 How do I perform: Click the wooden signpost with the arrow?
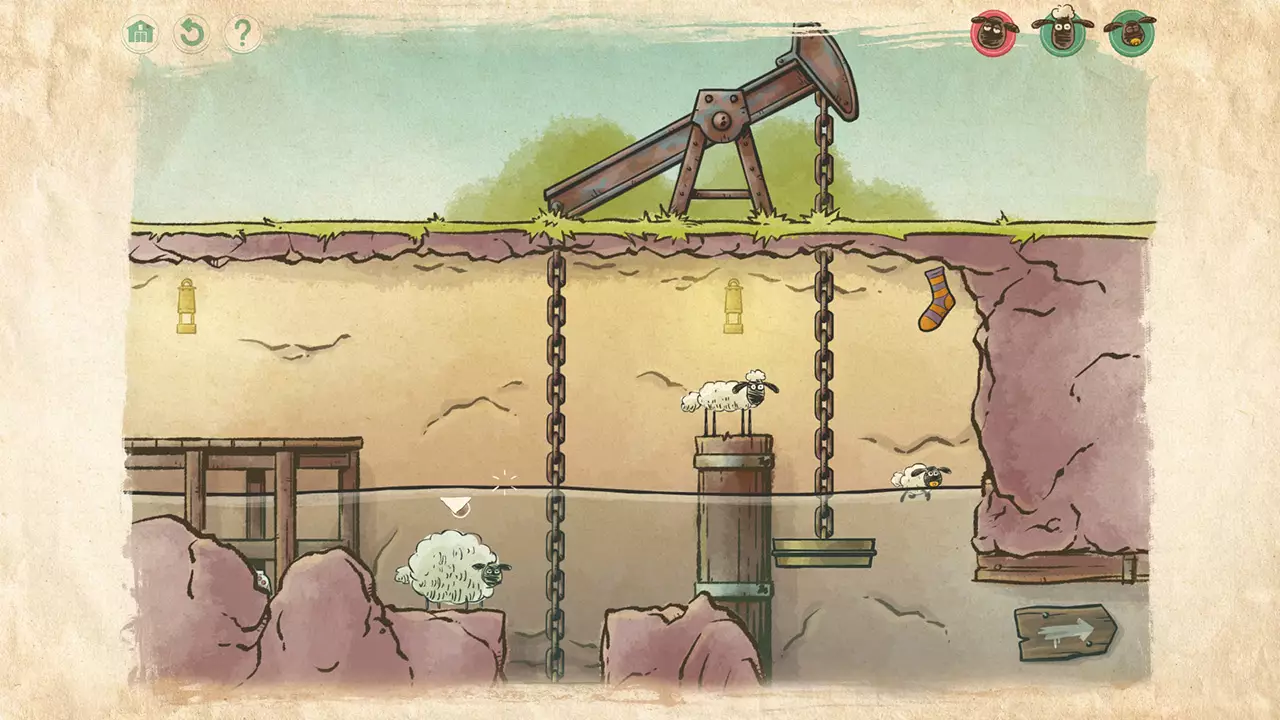tap(1065, 630)
